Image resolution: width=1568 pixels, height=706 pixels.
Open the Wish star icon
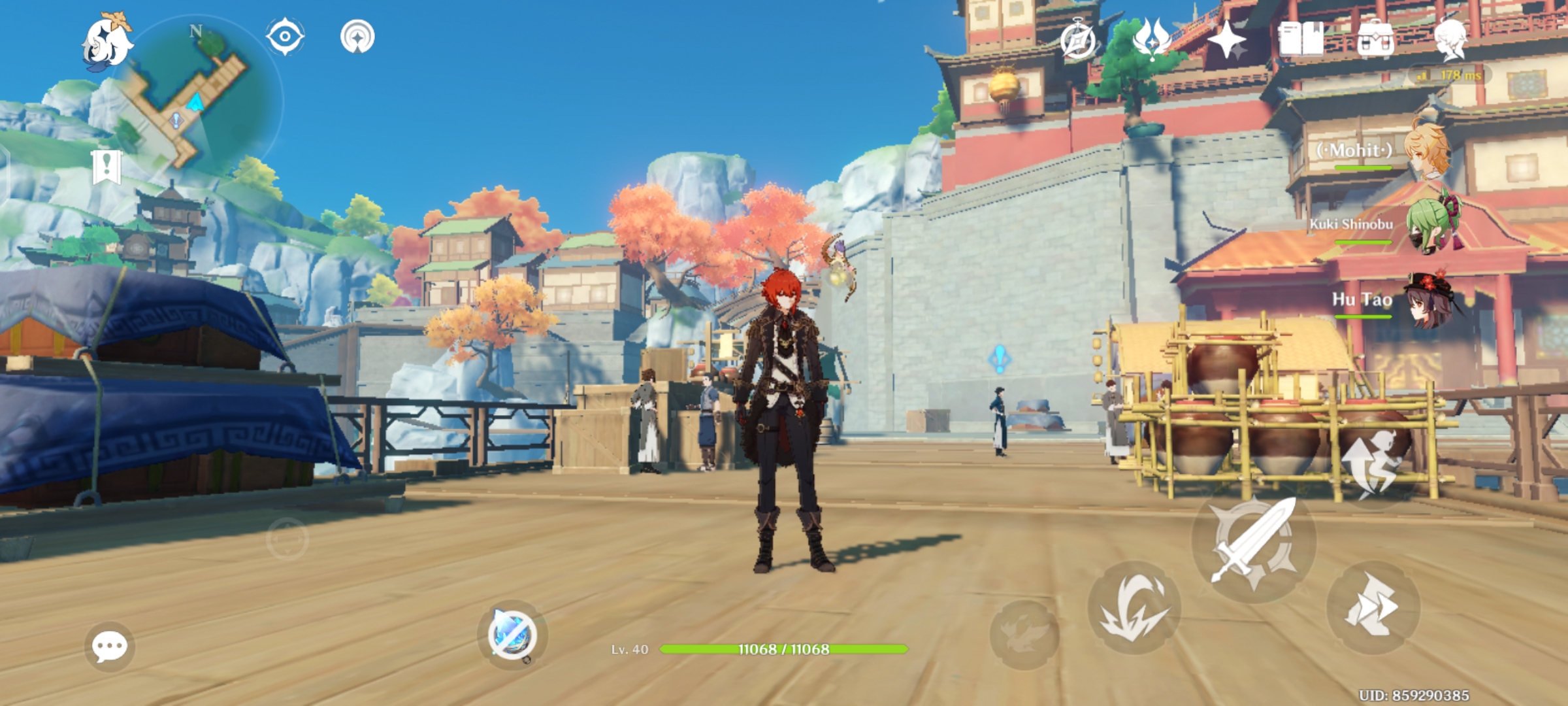pos(1226,41)
